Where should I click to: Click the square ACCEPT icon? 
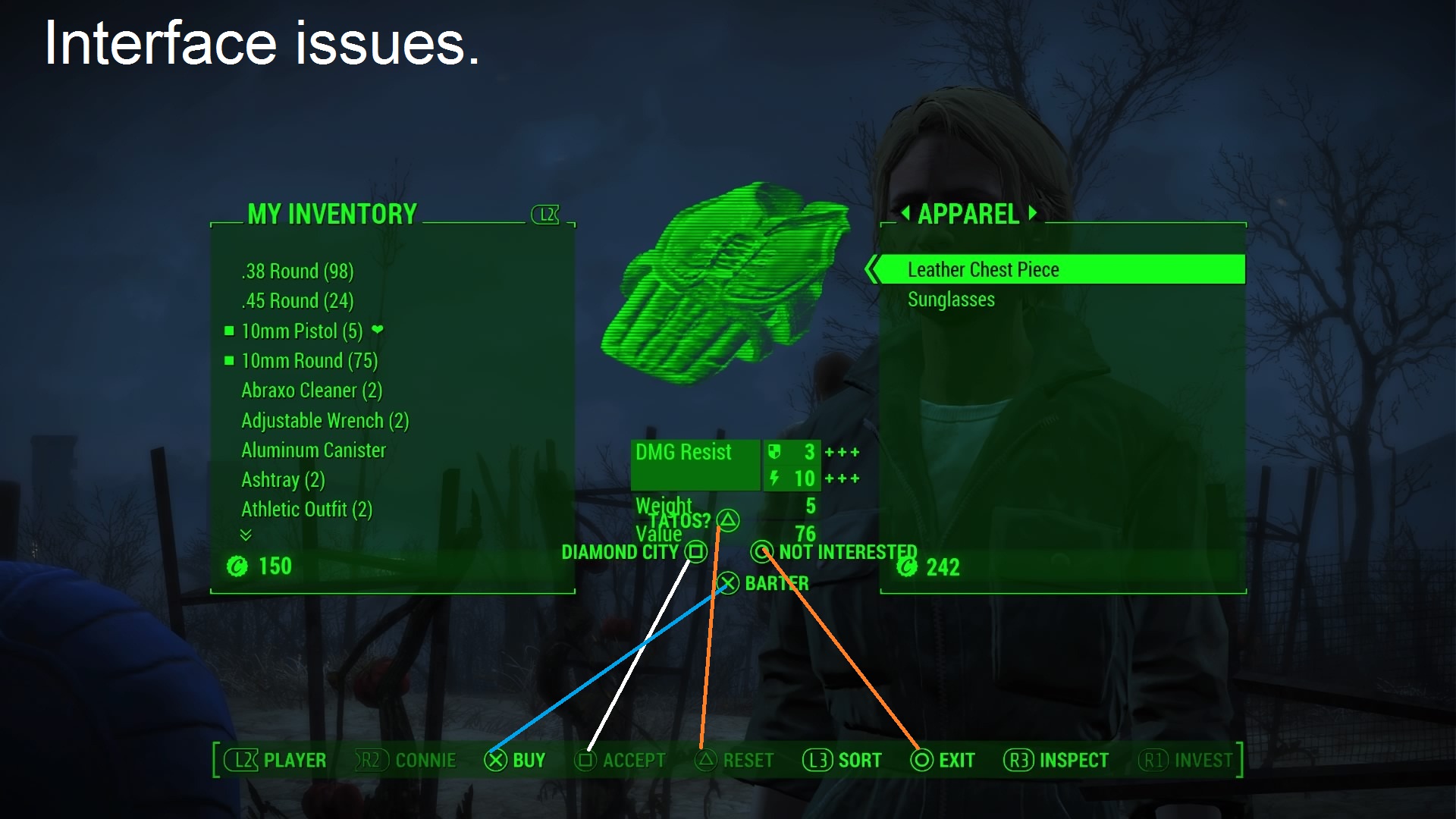[585, 761]
